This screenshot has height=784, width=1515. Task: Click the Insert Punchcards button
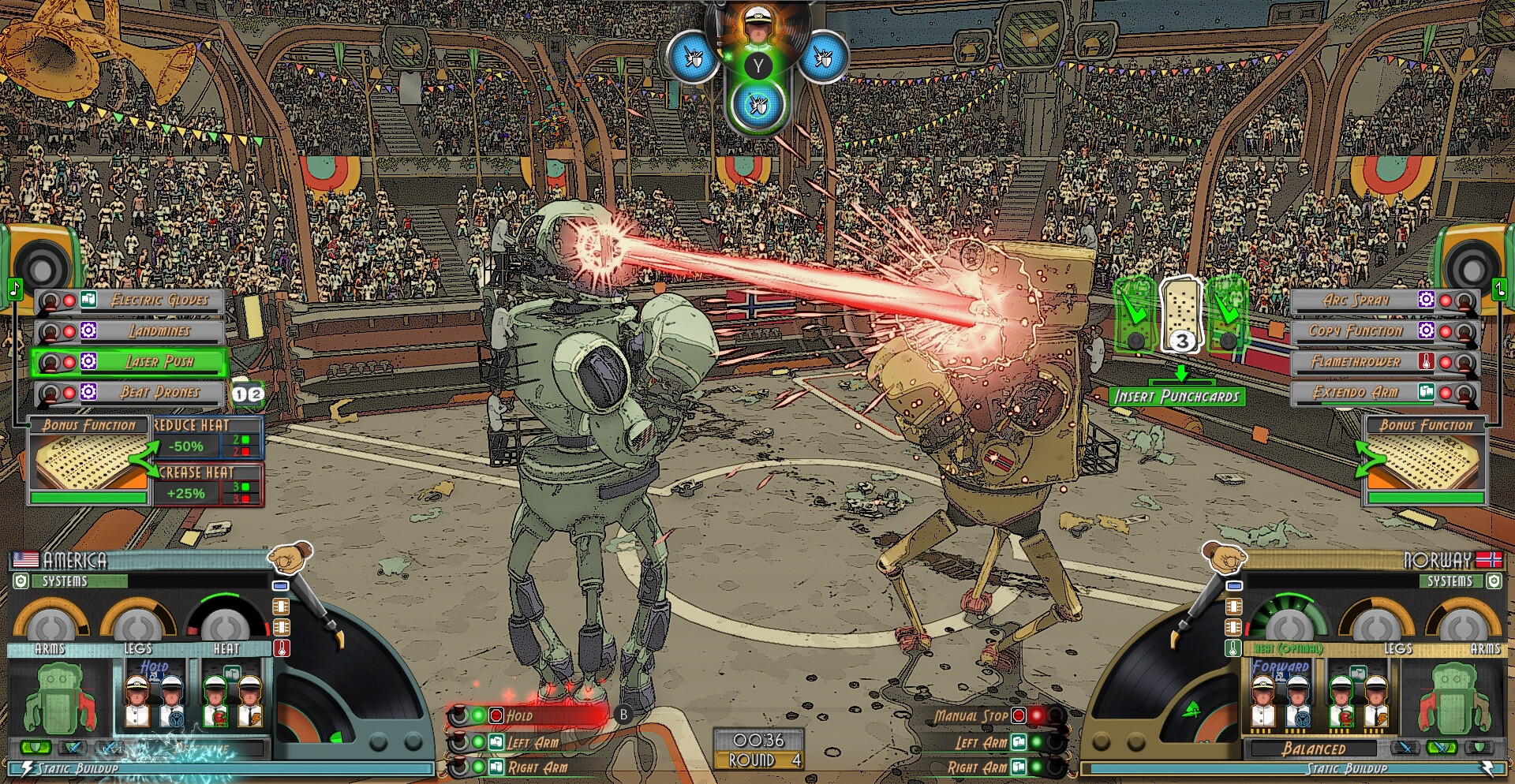1176,397
